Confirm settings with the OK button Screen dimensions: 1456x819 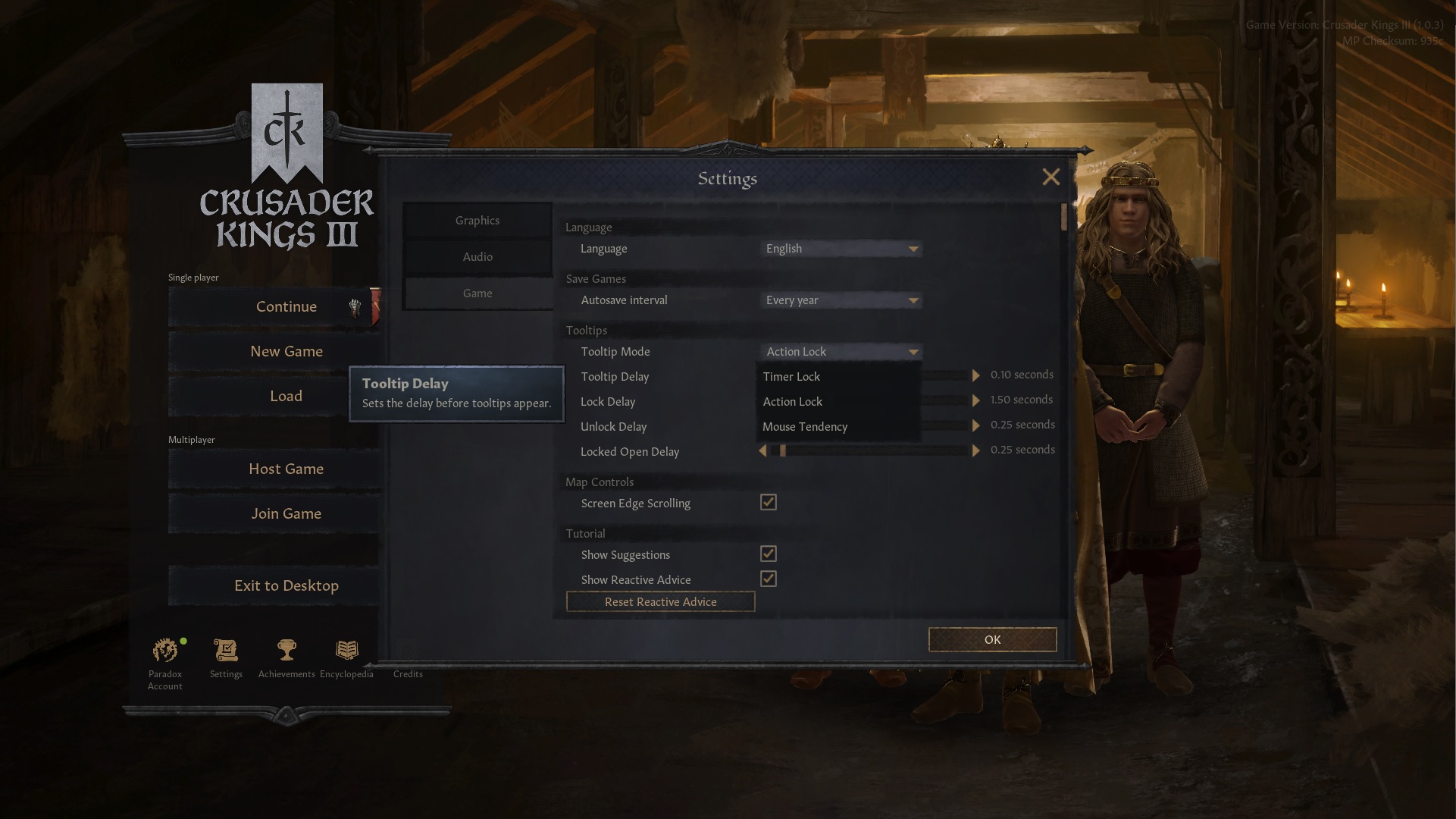991,639
